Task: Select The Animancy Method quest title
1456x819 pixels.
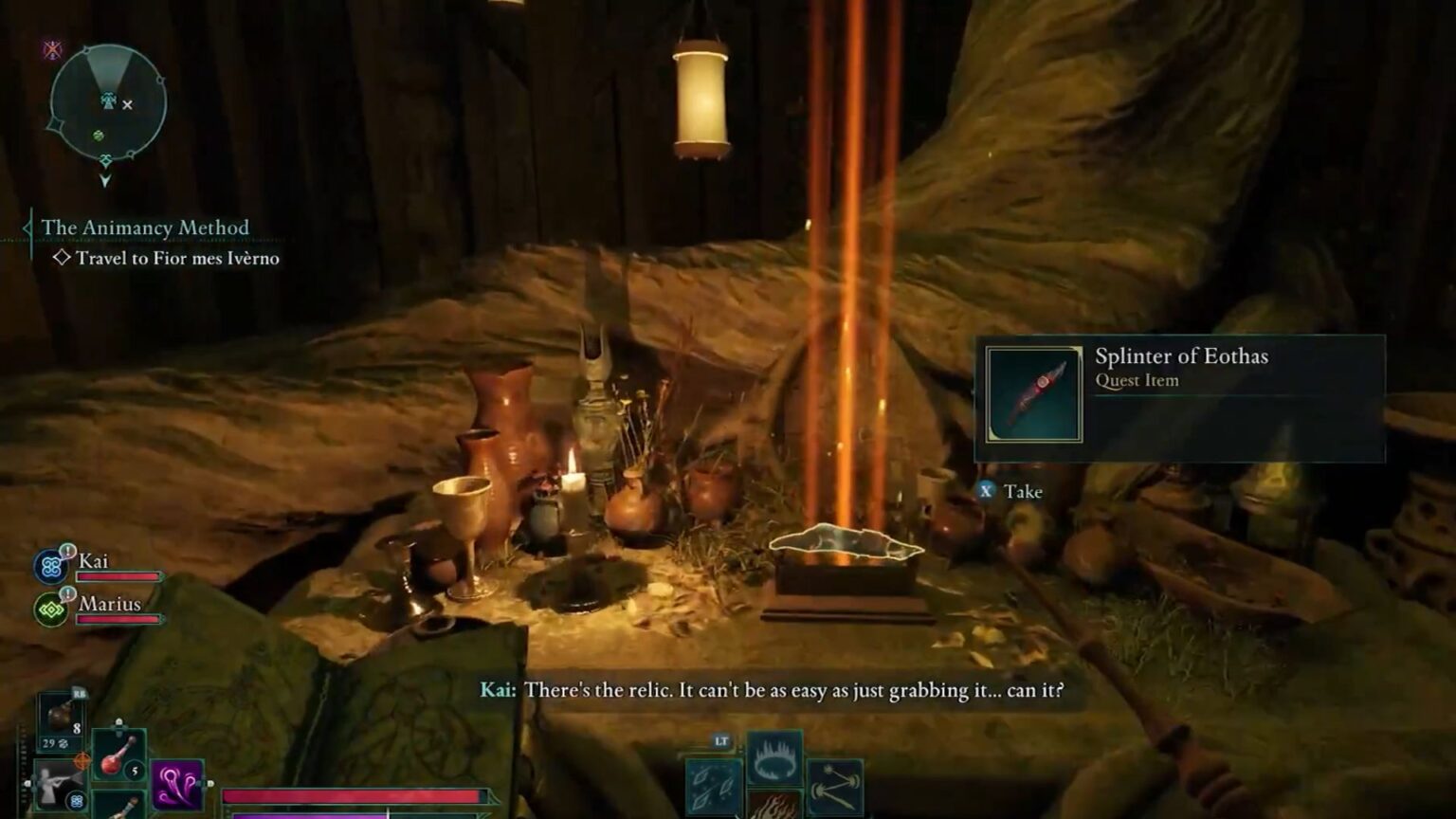Action: point(144,227)
